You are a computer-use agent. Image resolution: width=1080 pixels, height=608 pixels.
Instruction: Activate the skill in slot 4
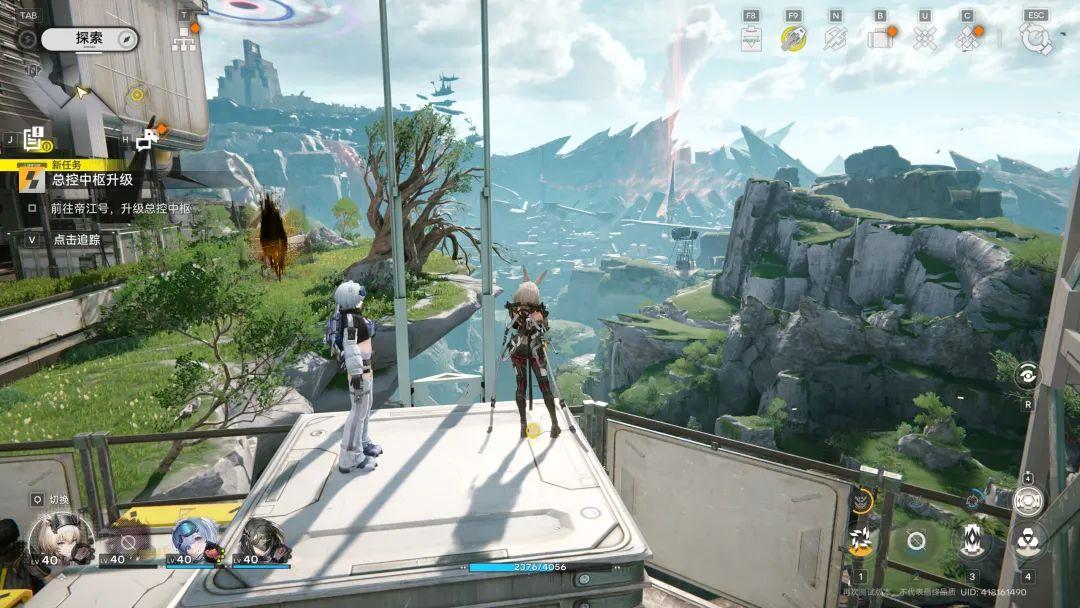[1027, 541]
